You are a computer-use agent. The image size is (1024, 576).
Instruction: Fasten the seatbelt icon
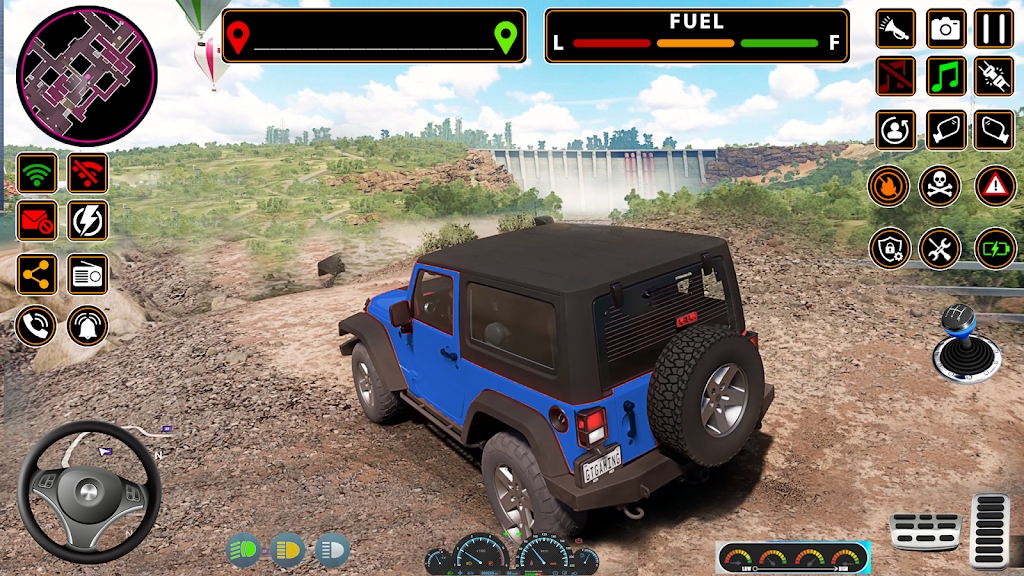[x=994, y=76]
